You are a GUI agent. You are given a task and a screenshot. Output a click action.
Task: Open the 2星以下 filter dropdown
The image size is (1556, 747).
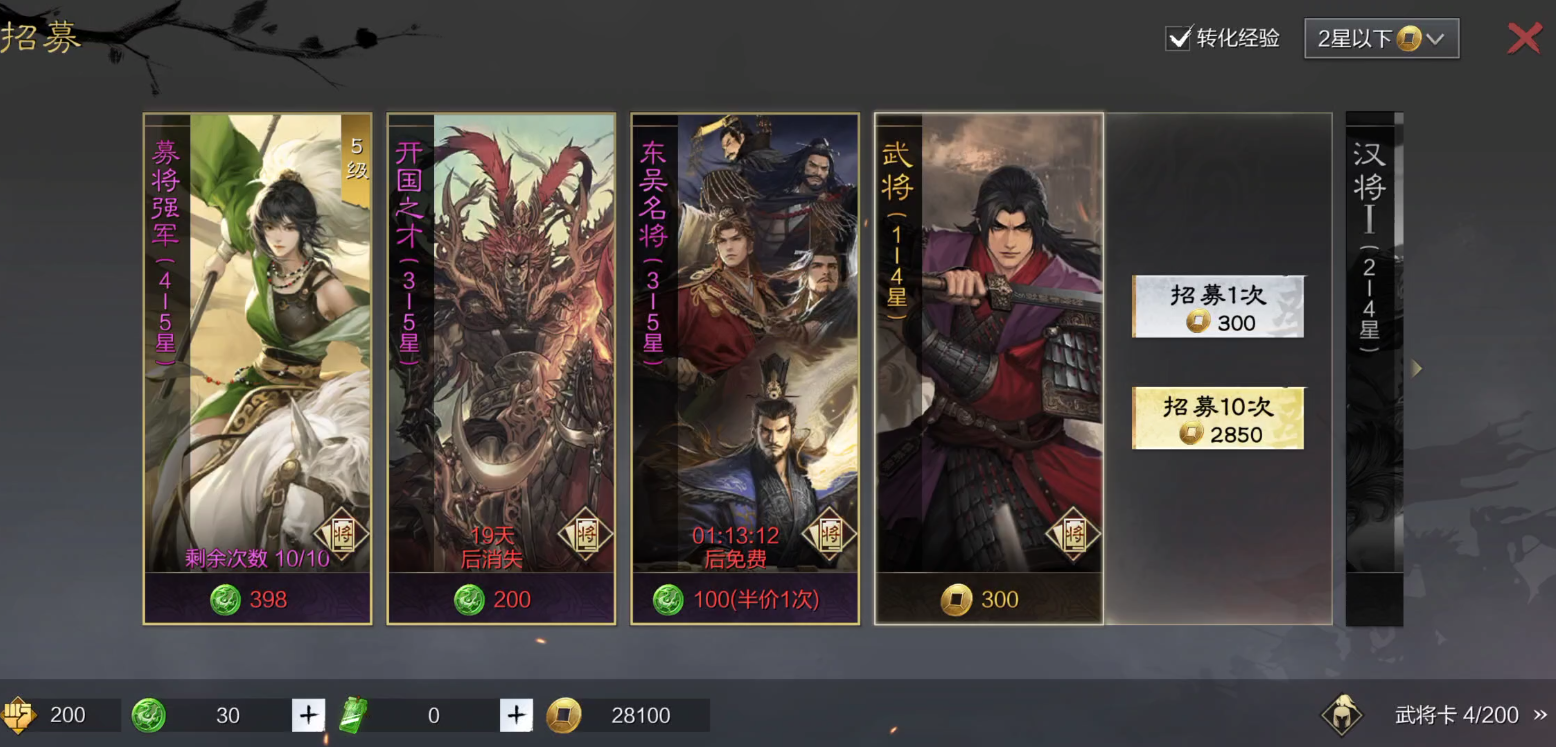(1381, 38)
